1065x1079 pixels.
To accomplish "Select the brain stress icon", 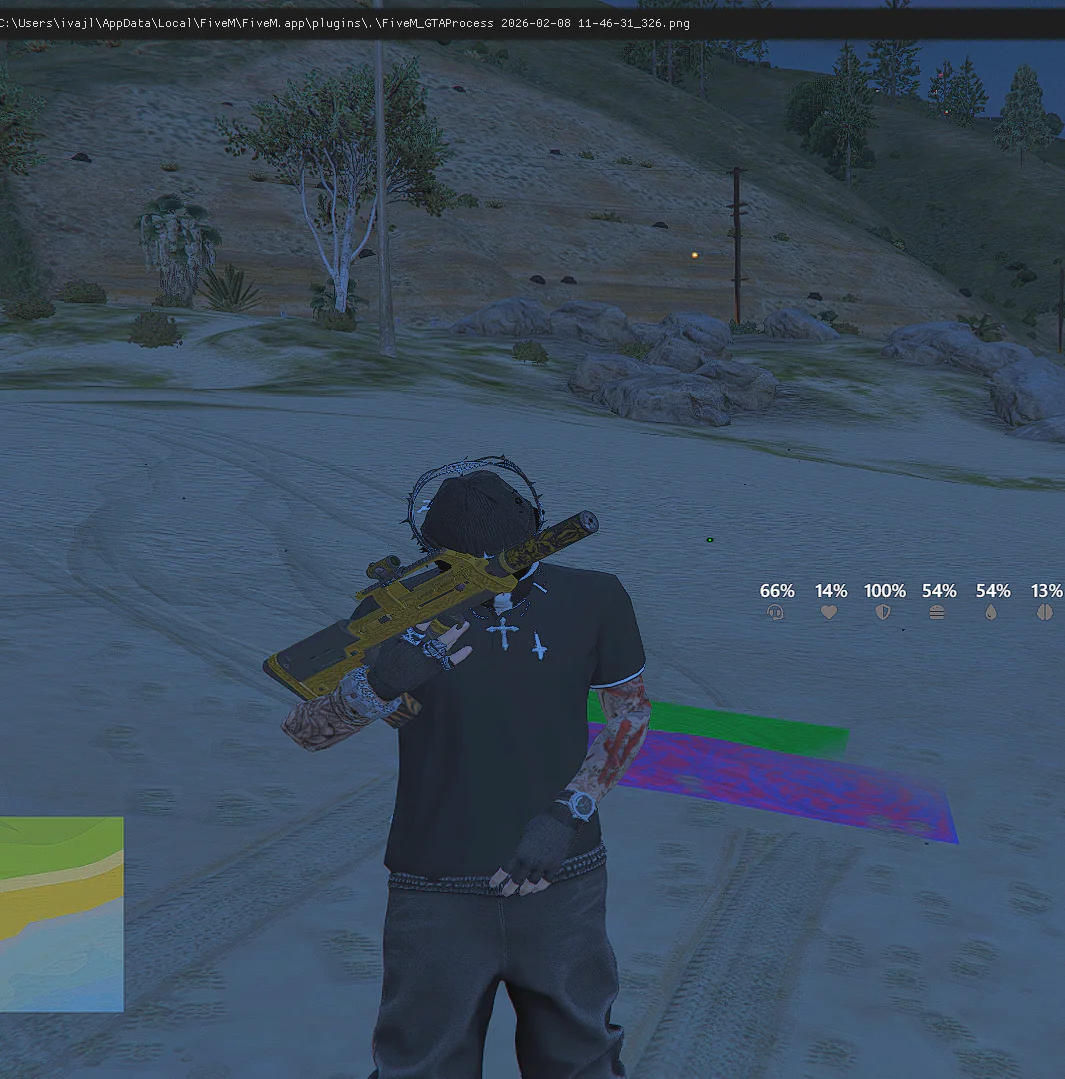I will tap(1045, 612).
